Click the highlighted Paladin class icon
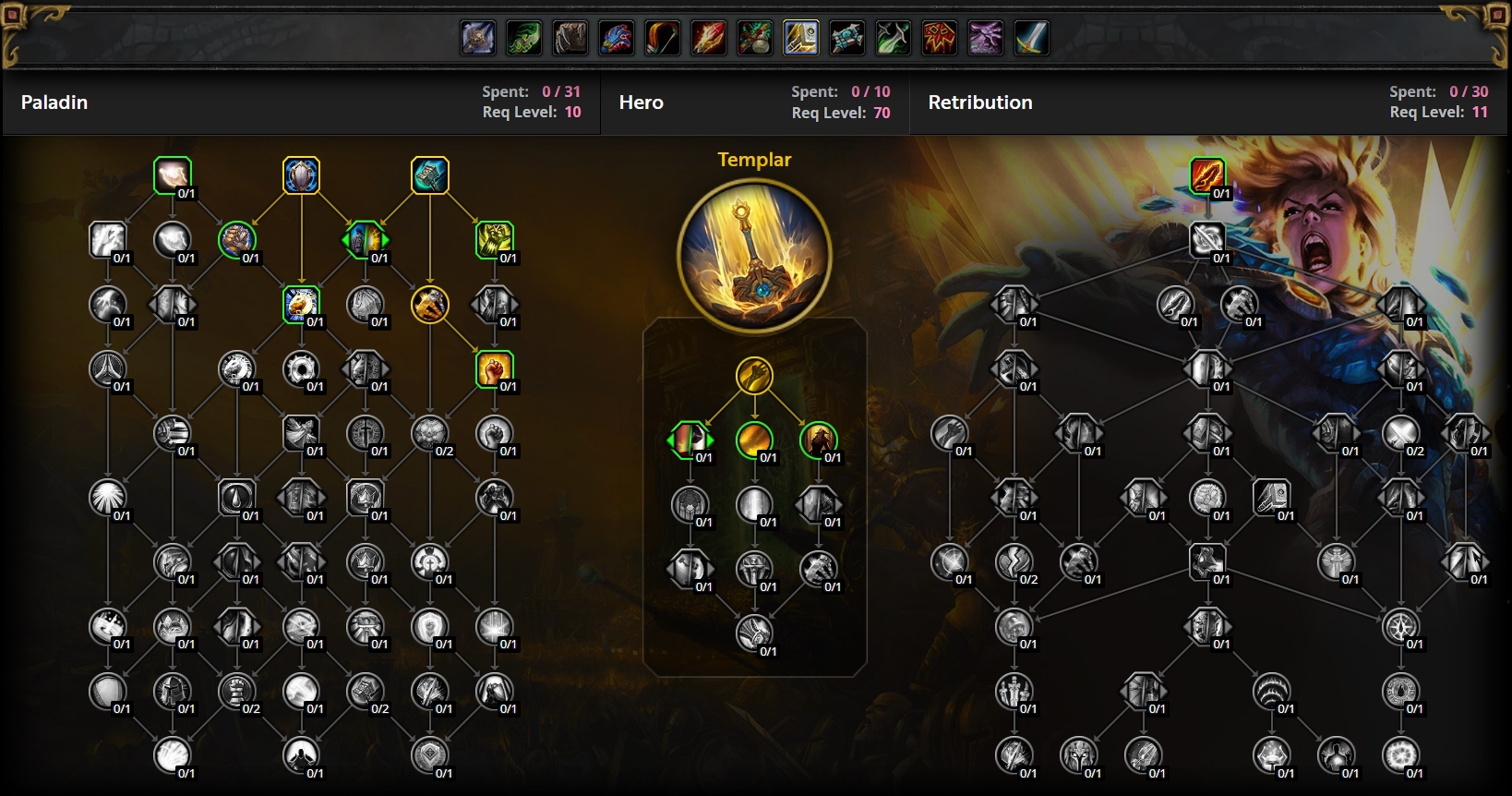1512x796 pixels. point(801,38)
